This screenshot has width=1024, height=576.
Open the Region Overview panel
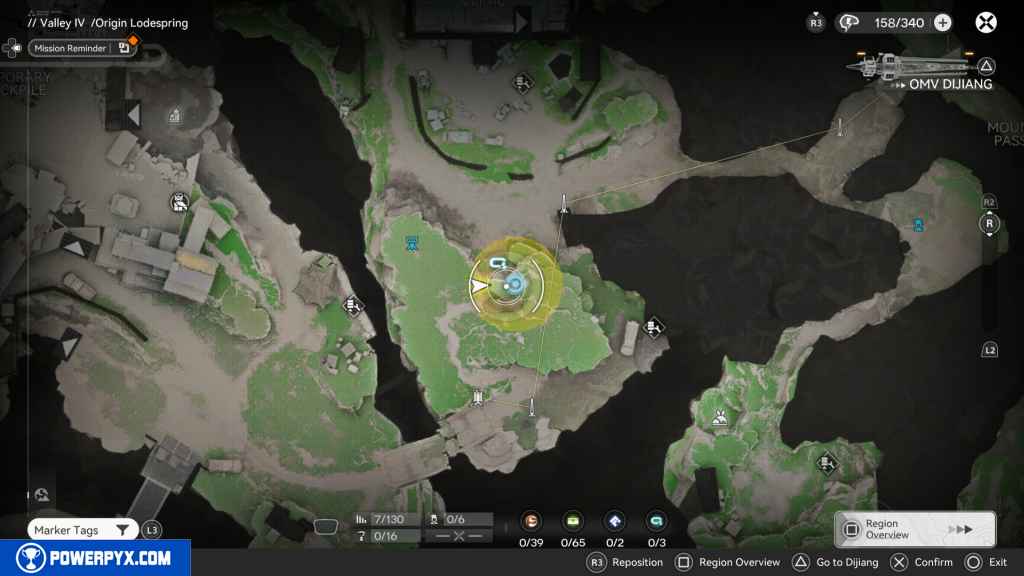coord(914,529)
